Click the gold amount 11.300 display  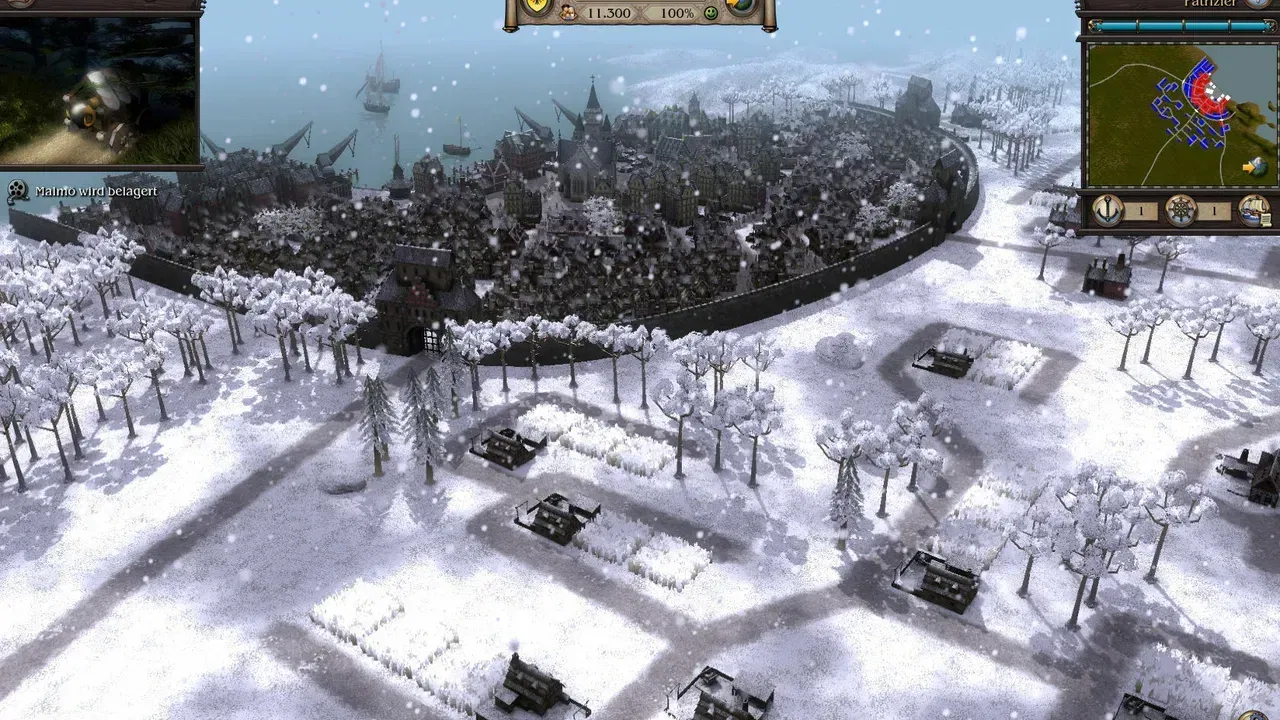pos(610,14)
